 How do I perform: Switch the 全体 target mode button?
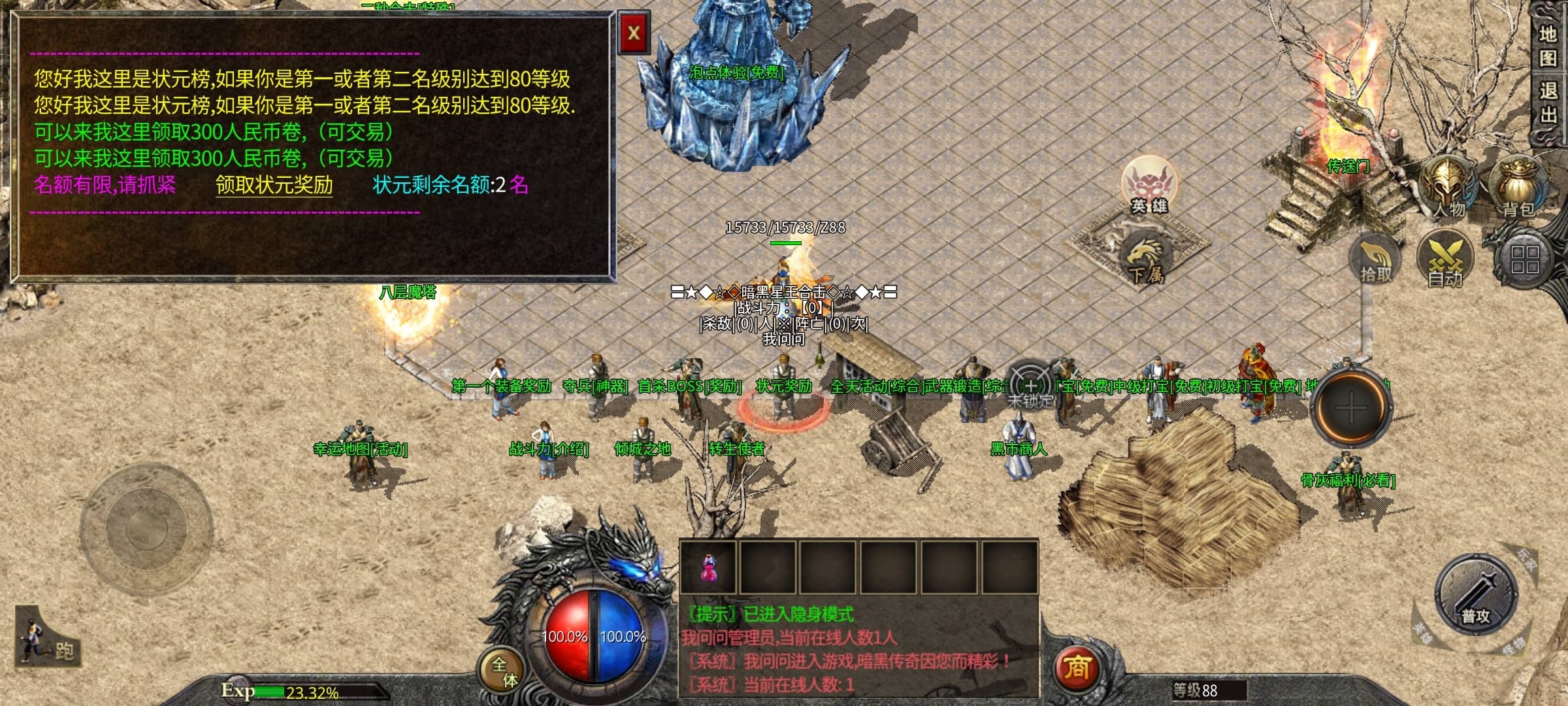tap(504, 671)
